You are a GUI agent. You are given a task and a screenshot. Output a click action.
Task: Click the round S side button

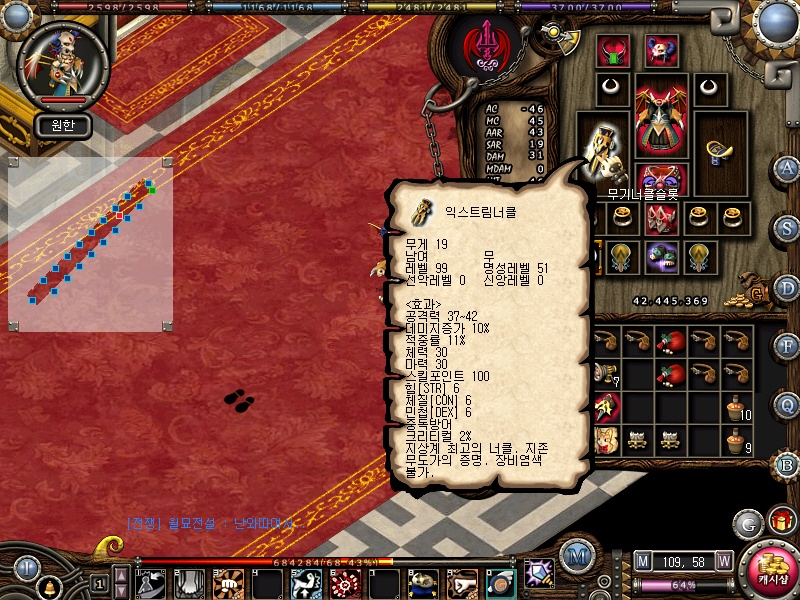click(787, 228)
